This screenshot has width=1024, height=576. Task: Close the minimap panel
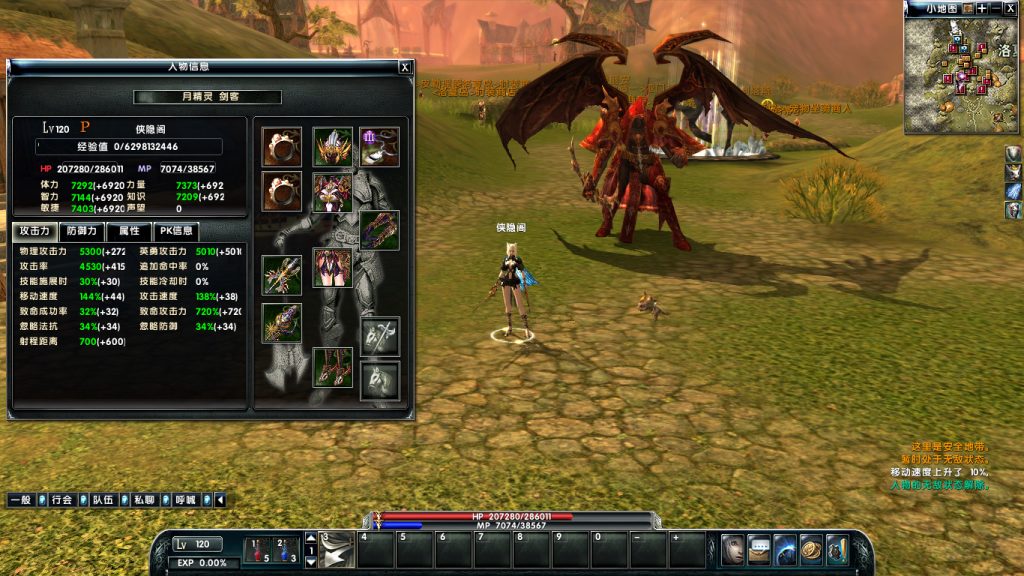click(1012, 8)
